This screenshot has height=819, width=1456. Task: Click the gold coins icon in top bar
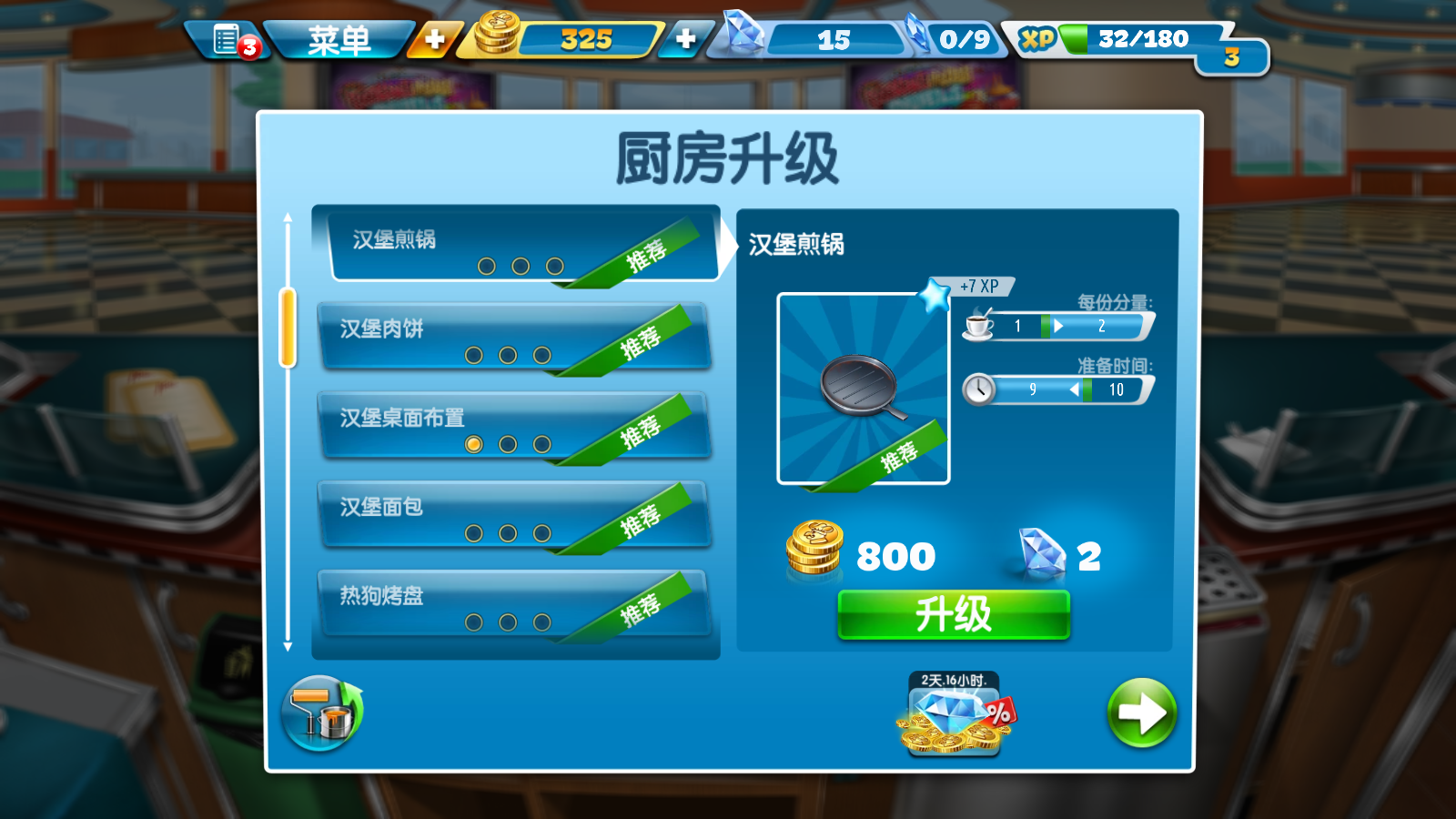pos(500,37)
